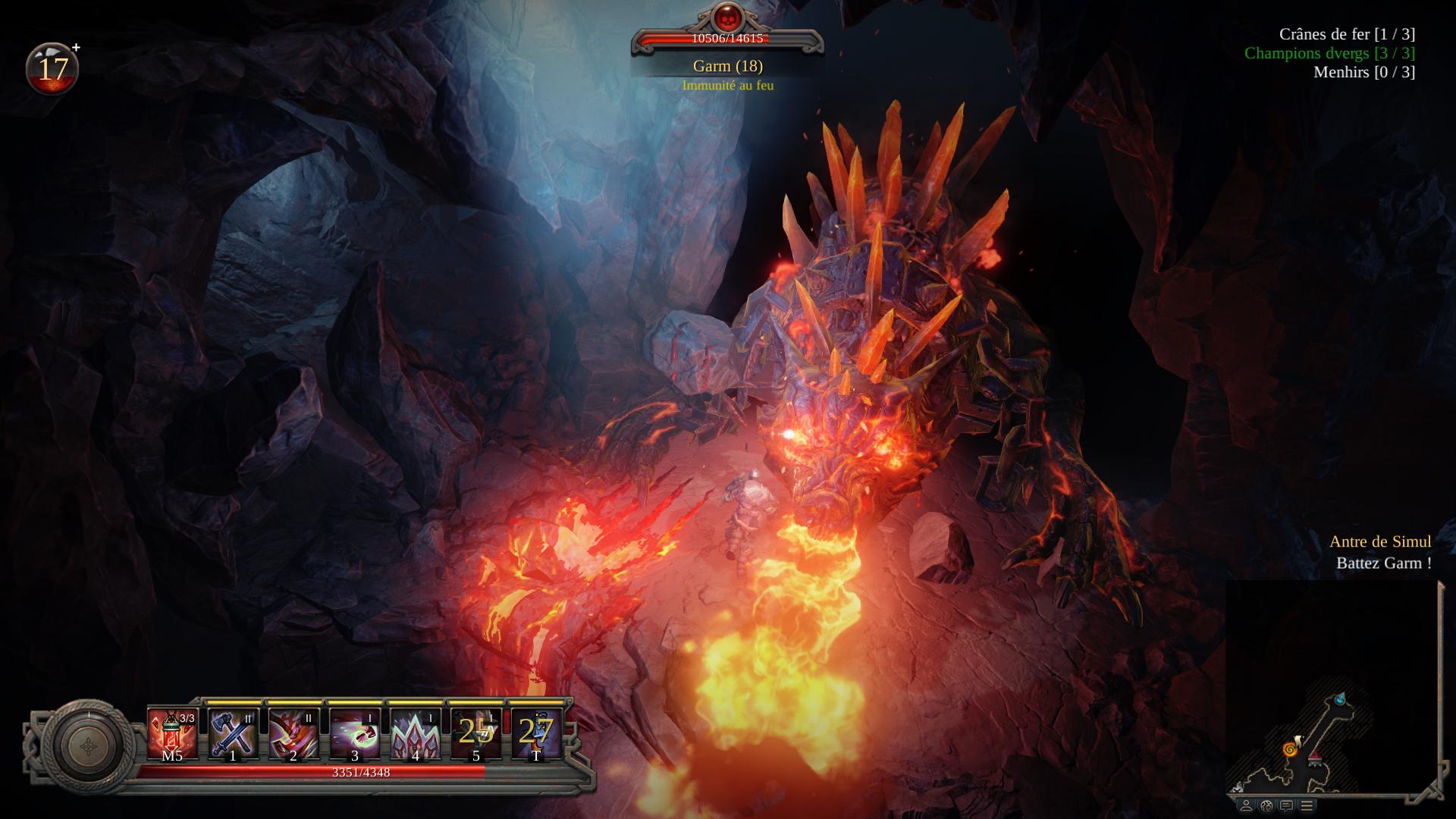Open the character panel icon under the minimap
This screenshot has height=819, width=1456.
[1246, 805]
